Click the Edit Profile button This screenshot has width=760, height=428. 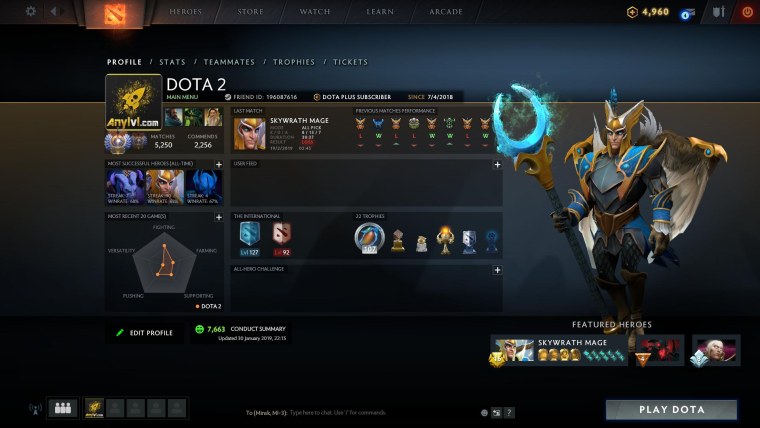point(145,332)
